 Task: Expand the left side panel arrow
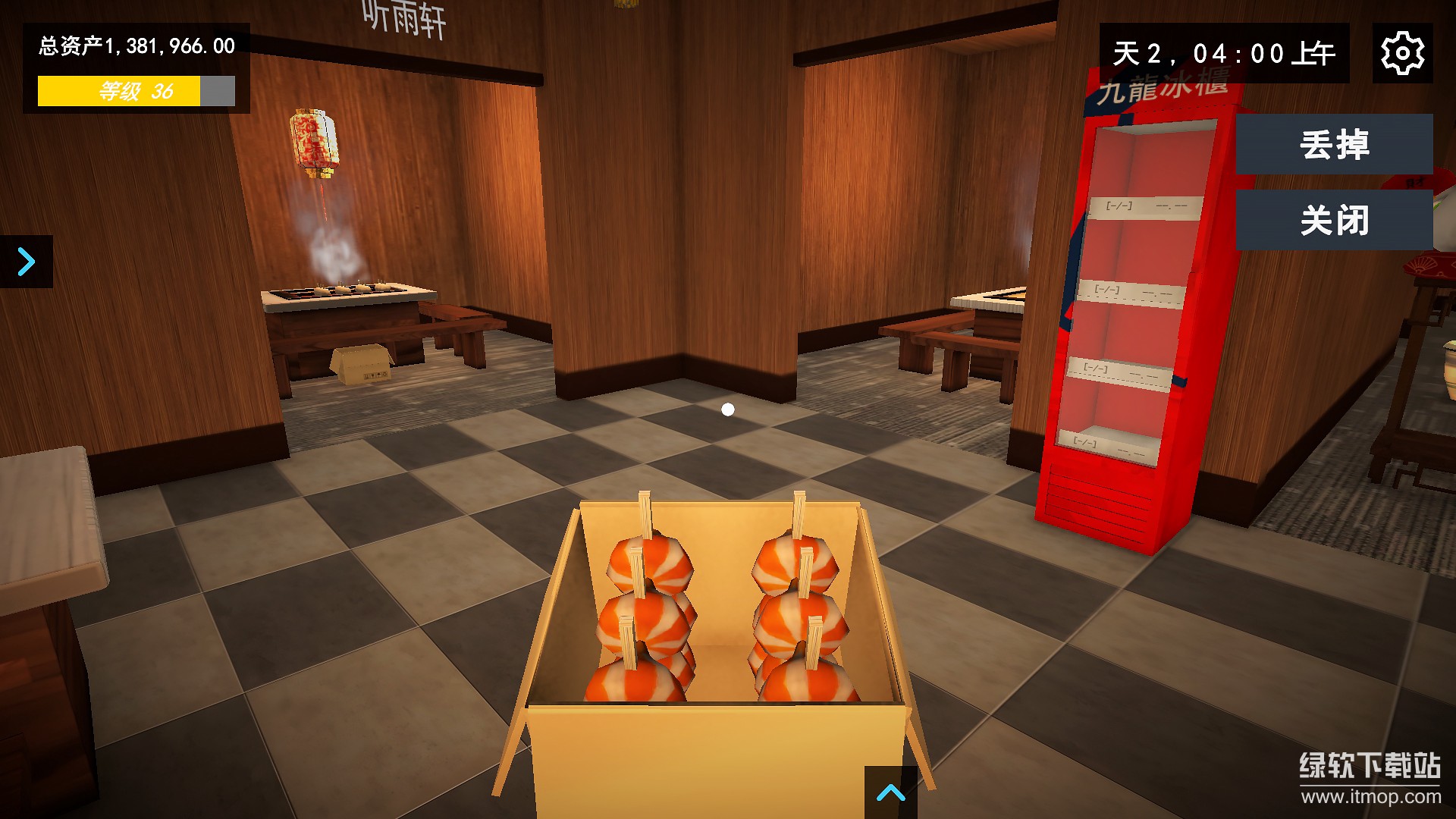tap(27, 262)
